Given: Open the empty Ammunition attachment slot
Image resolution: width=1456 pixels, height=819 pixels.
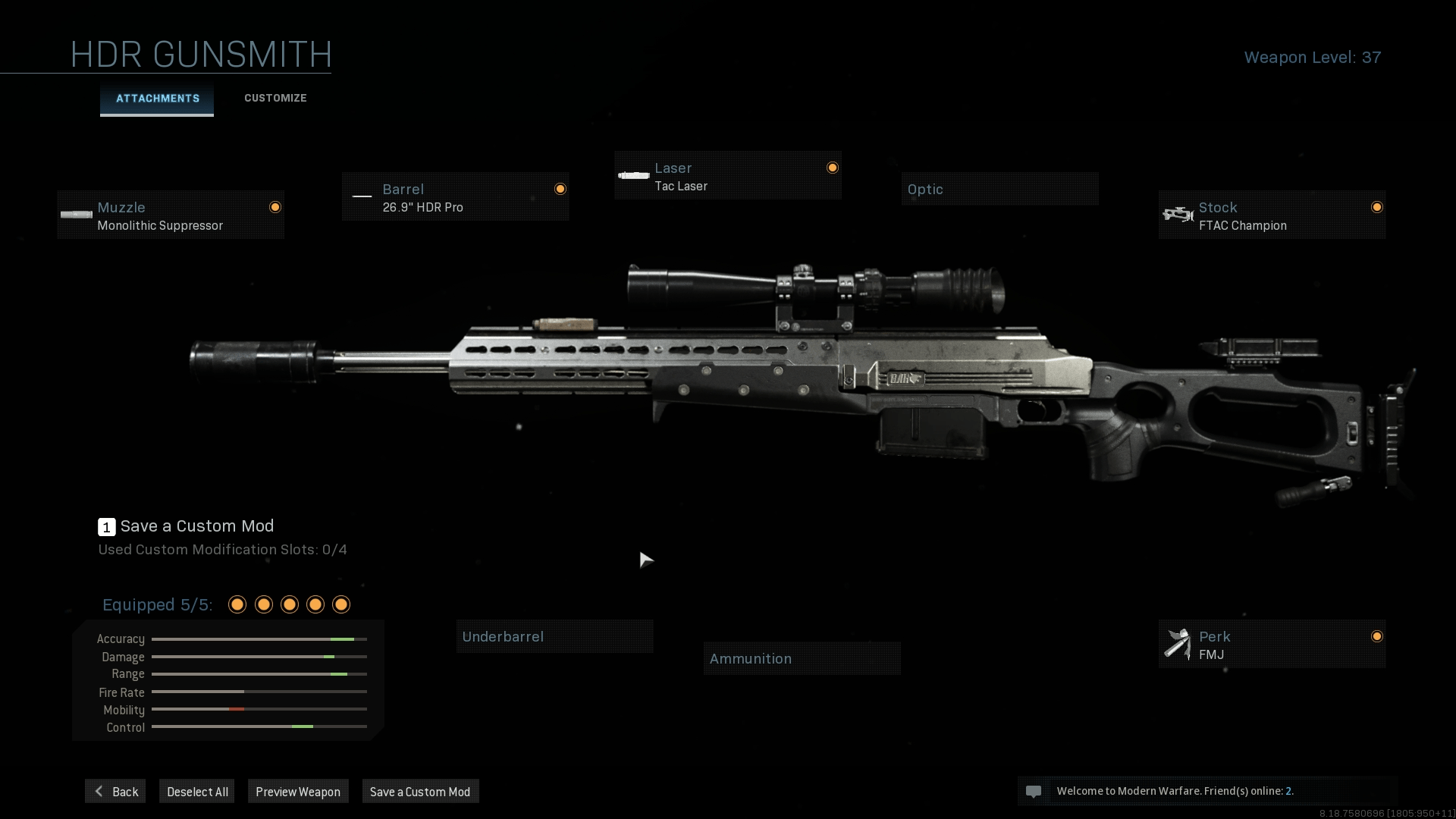Looking at the screenshot, I should (x=802, y=658).
